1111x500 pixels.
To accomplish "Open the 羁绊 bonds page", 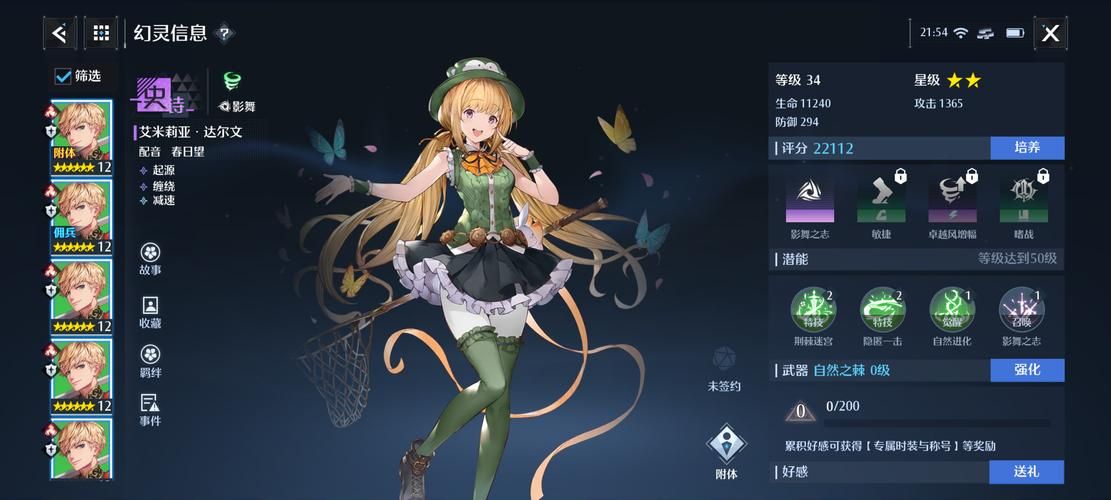I will pos(150,360).
